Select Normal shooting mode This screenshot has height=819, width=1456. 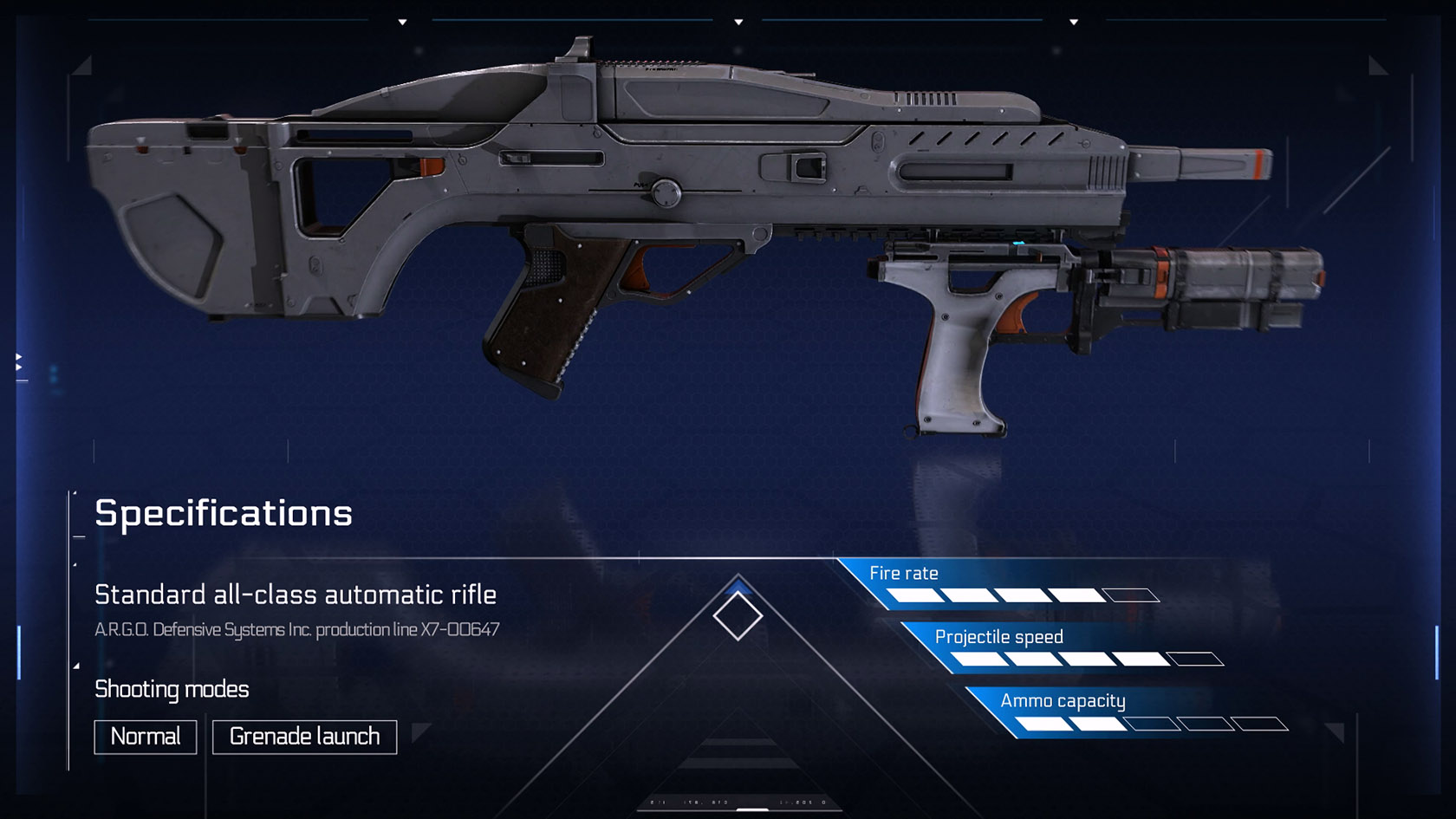[x=145, y=737]
